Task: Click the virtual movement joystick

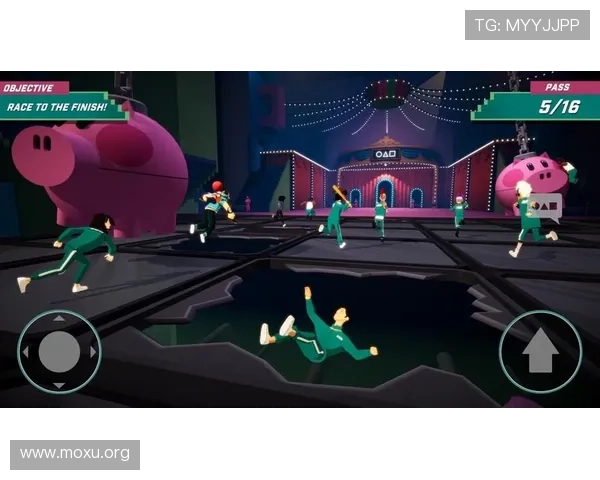Action: pos(59,351)
